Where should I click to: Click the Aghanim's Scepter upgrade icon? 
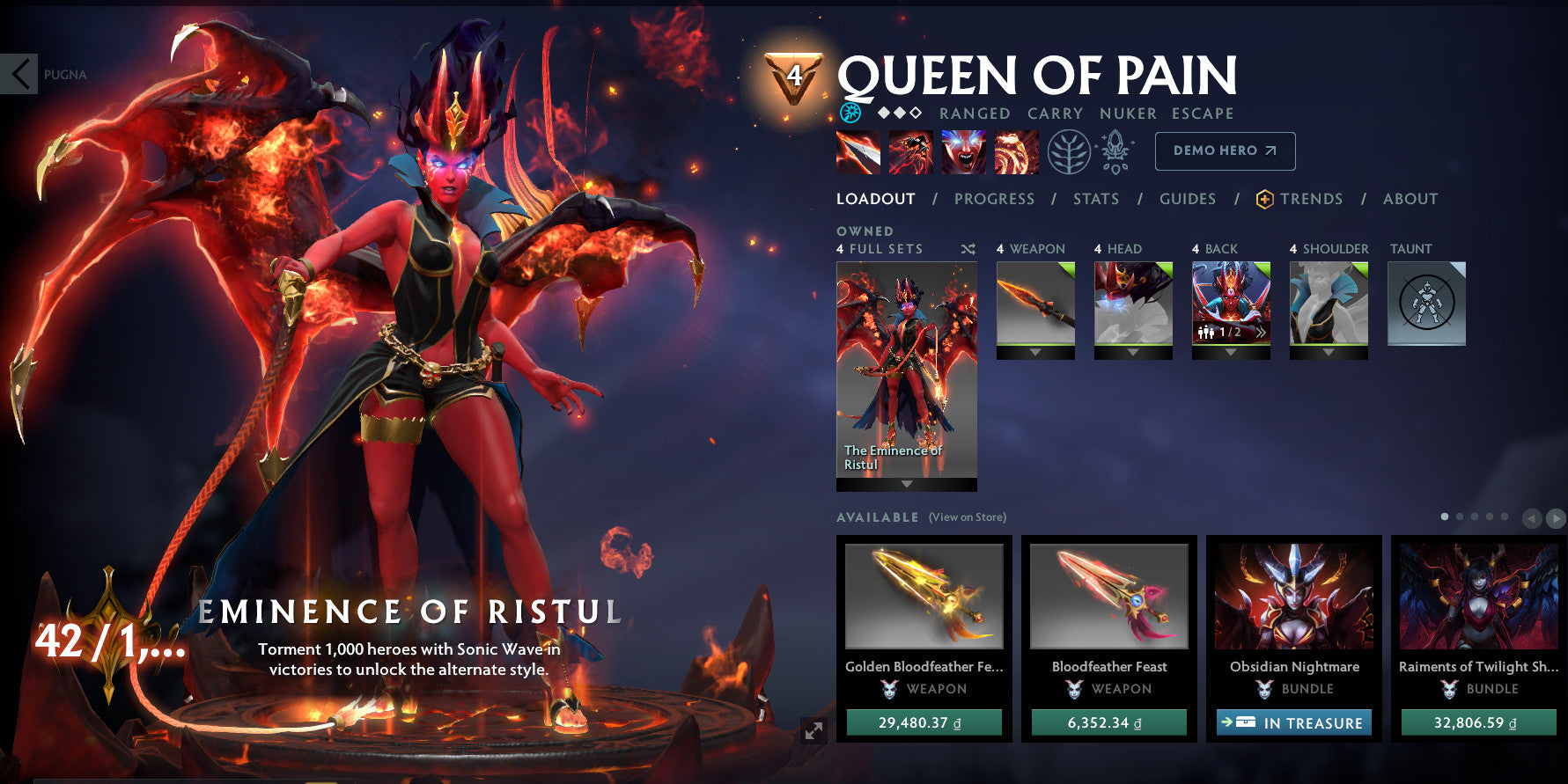coord(1114,150)
